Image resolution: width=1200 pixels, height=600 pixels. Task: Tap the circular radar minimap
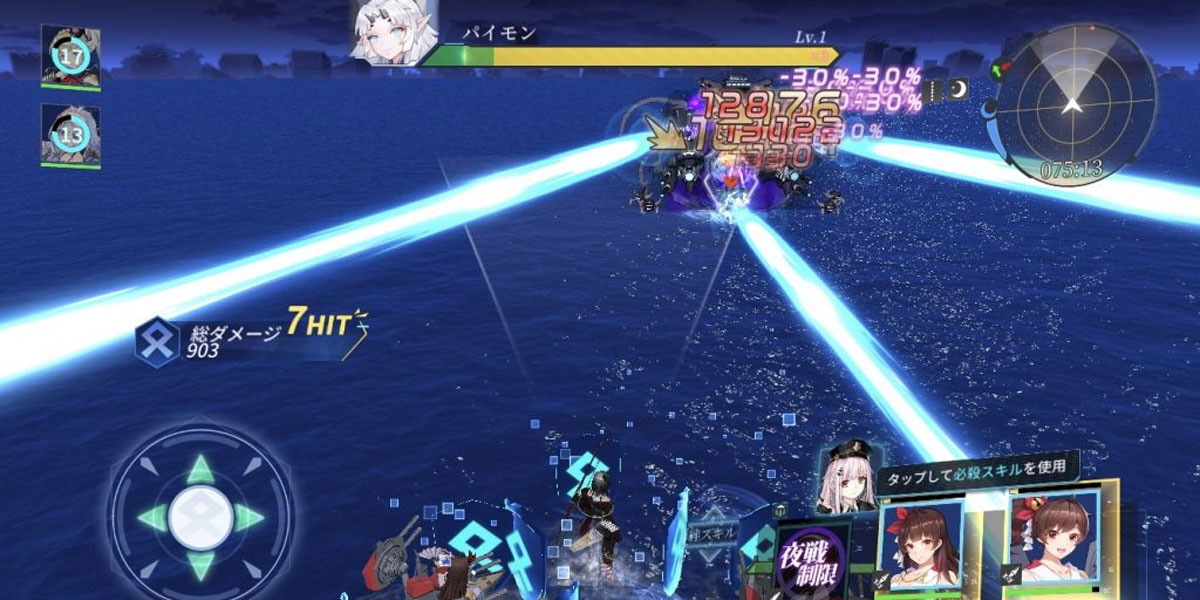click(1071, 103)
